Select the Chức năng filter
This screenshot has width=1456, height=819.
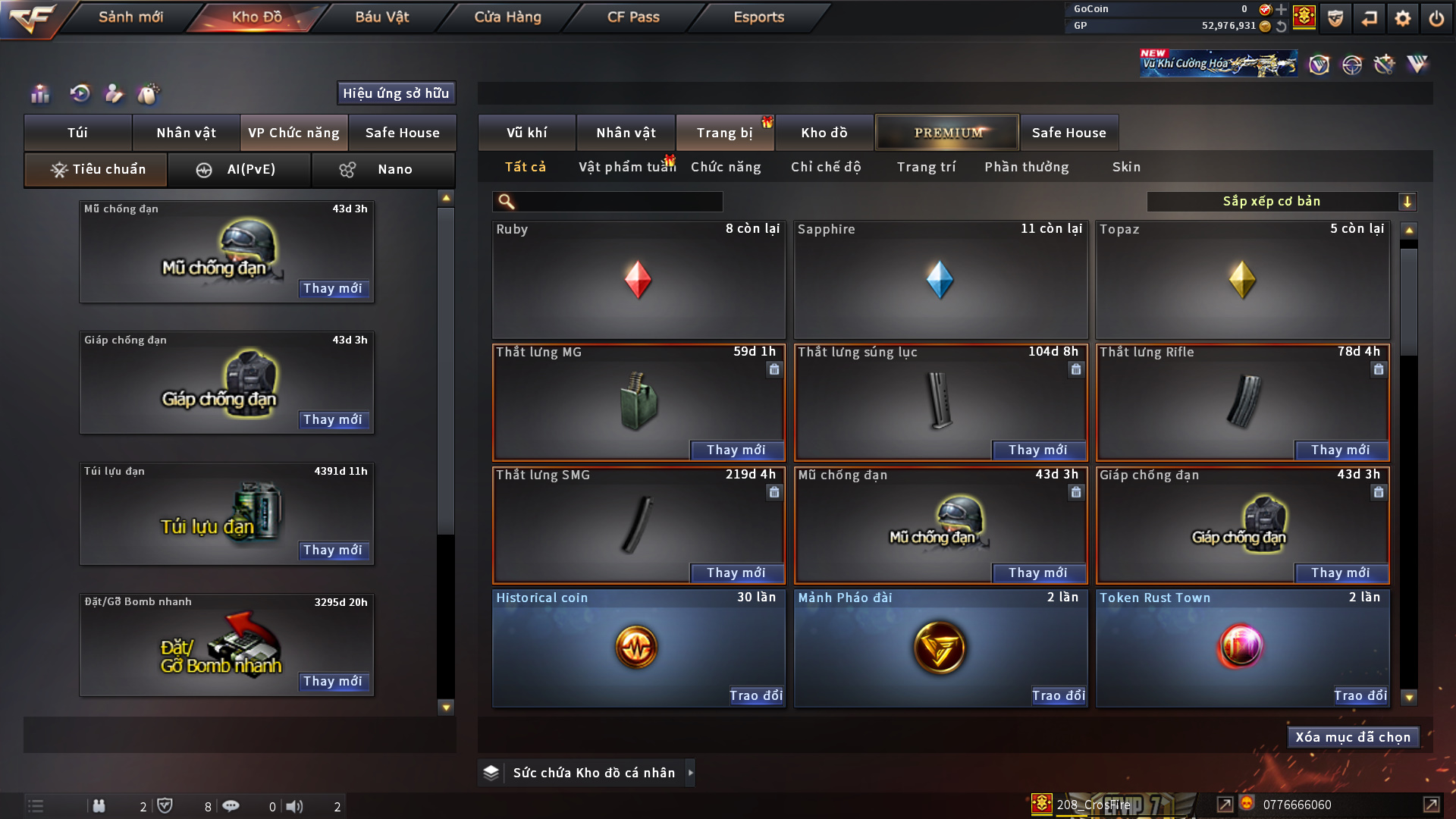tap(726, 167)
